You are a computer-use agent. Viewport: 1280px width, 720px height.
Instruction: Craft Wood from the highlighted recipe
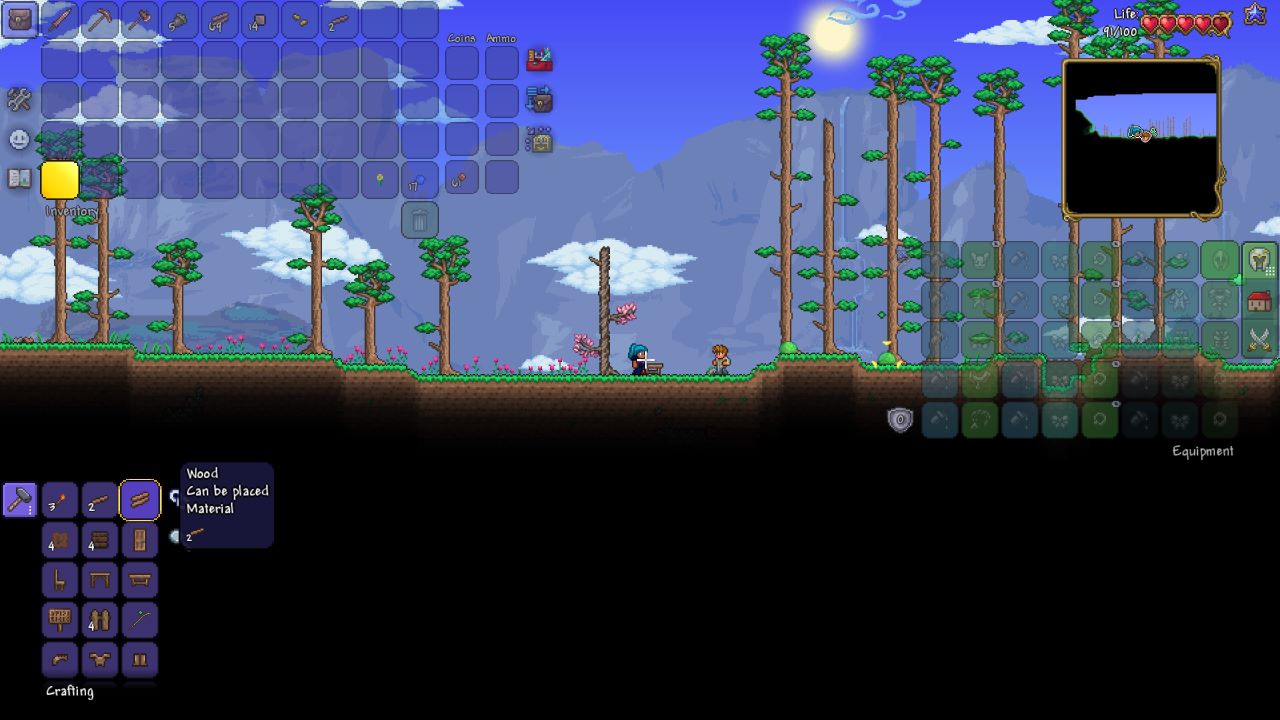coord(140,500)
